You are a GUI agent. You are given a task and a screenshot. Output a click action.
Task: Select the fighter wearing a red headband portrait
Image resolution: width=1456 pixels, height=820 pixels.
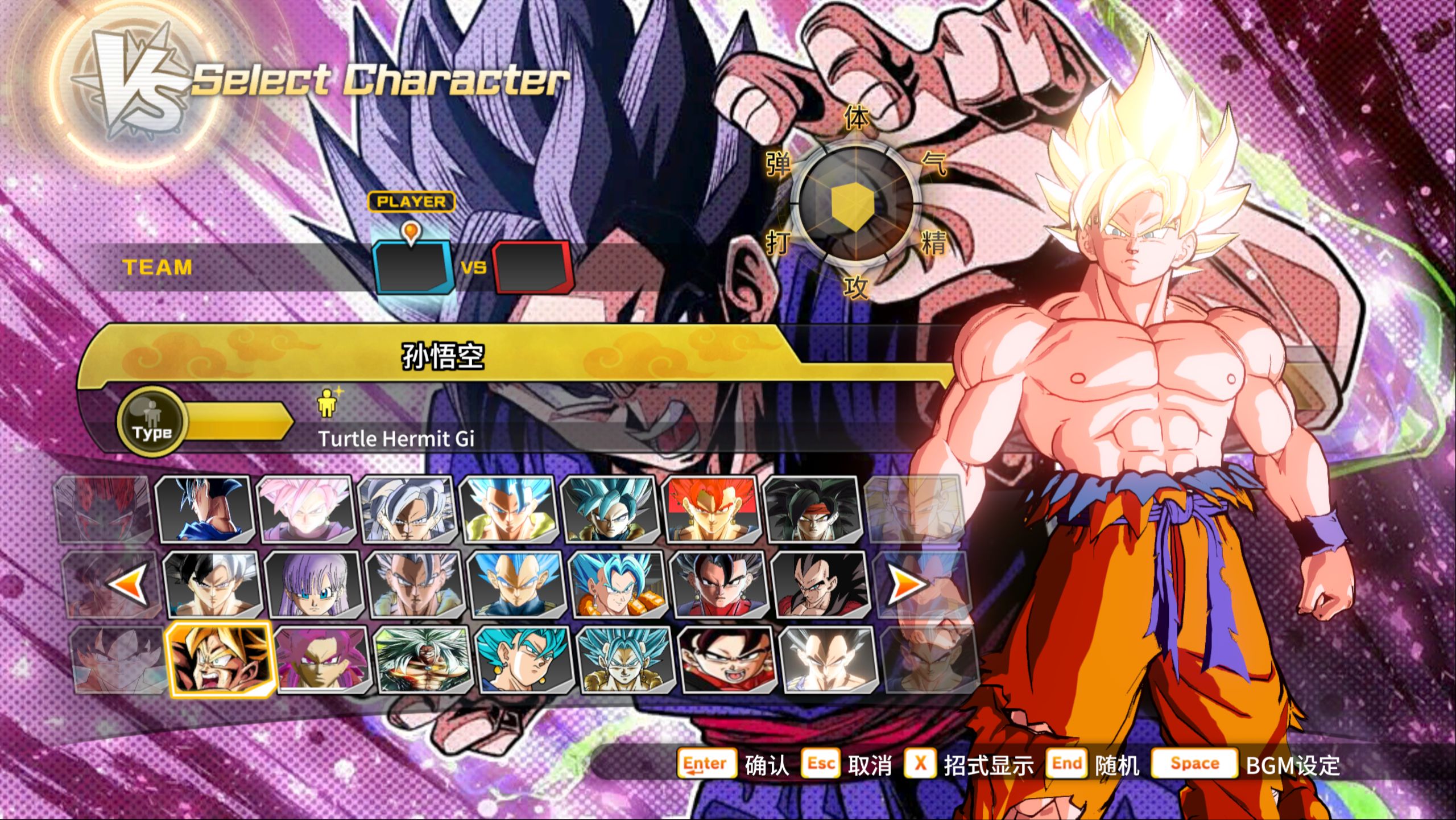812,509
